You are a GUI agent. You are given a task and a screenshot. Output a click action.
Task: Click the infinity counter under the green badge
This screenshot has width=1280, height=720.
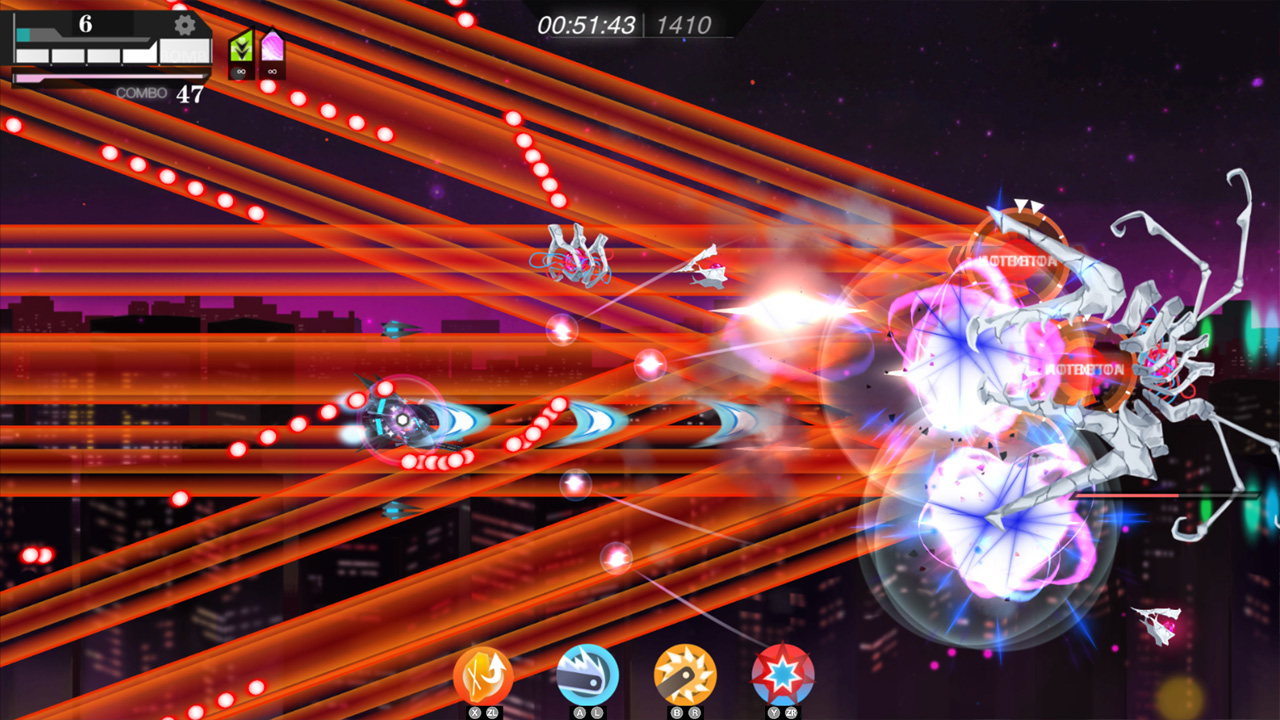(240, 72)
